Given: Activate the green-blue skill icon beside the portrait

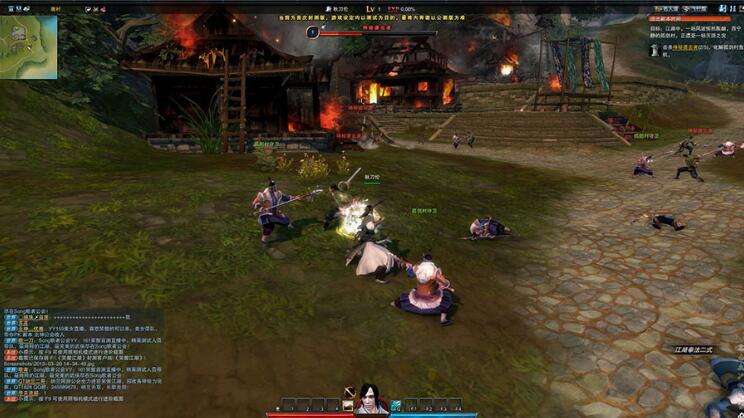Looking at the screenshot, I should pyautogui.click(x=395, y=405).
